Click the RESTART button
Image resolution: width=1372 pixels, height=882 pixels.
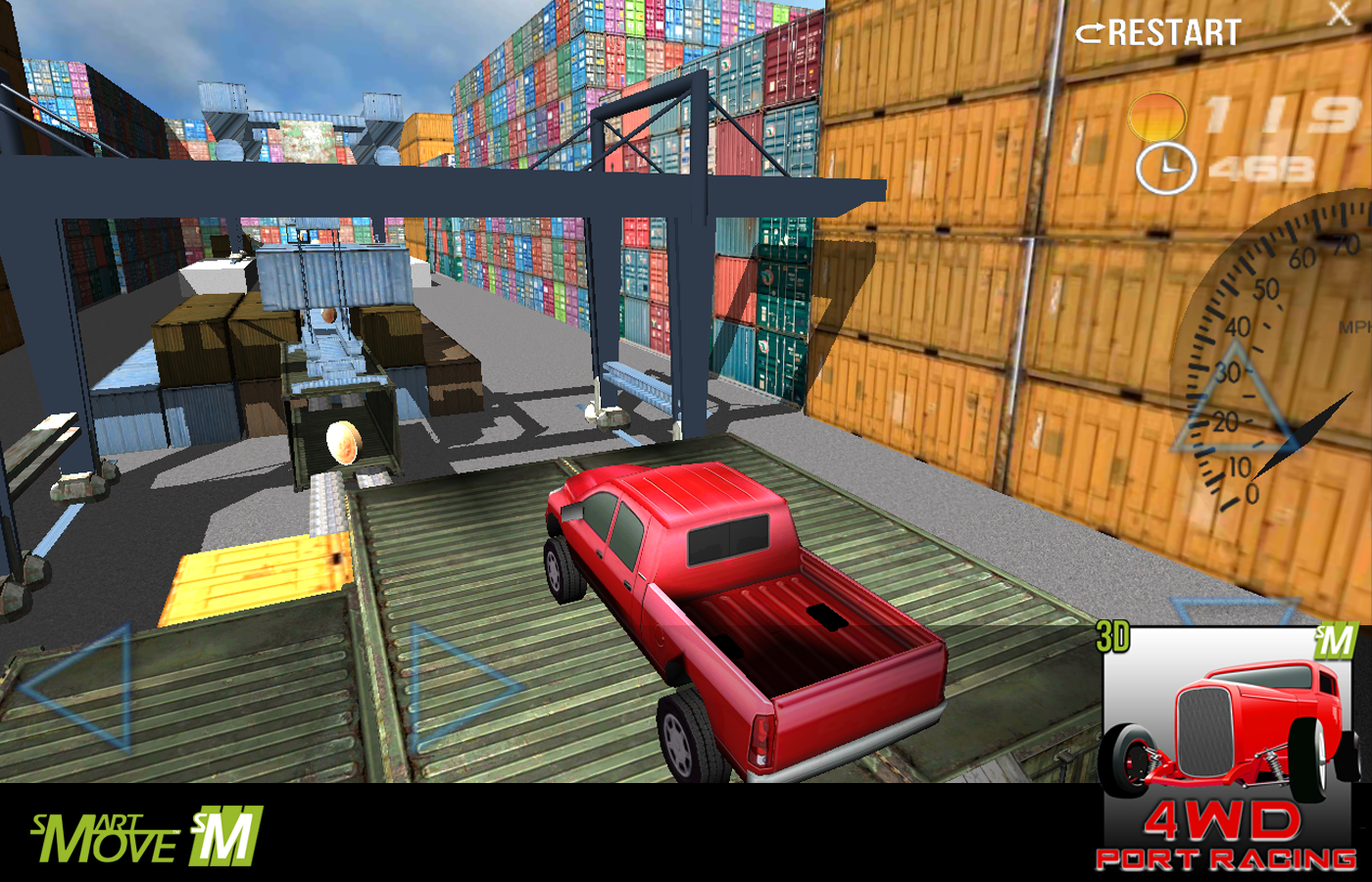pyautogui.click(x=1158, y=33)
